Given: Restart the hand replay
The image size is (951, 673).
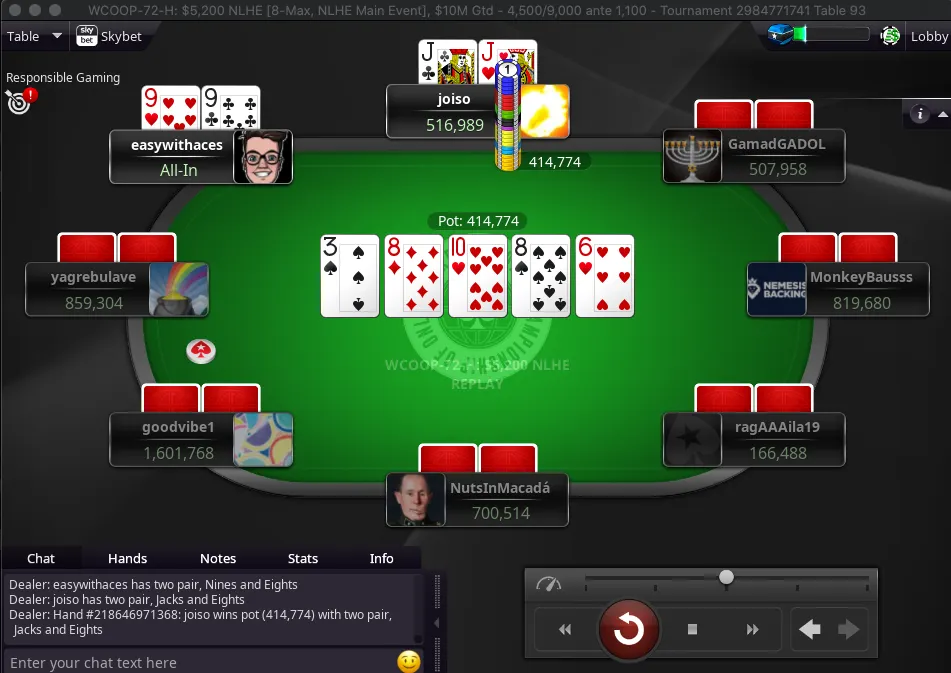Looking at the screenshot, I should pos(629,629).
